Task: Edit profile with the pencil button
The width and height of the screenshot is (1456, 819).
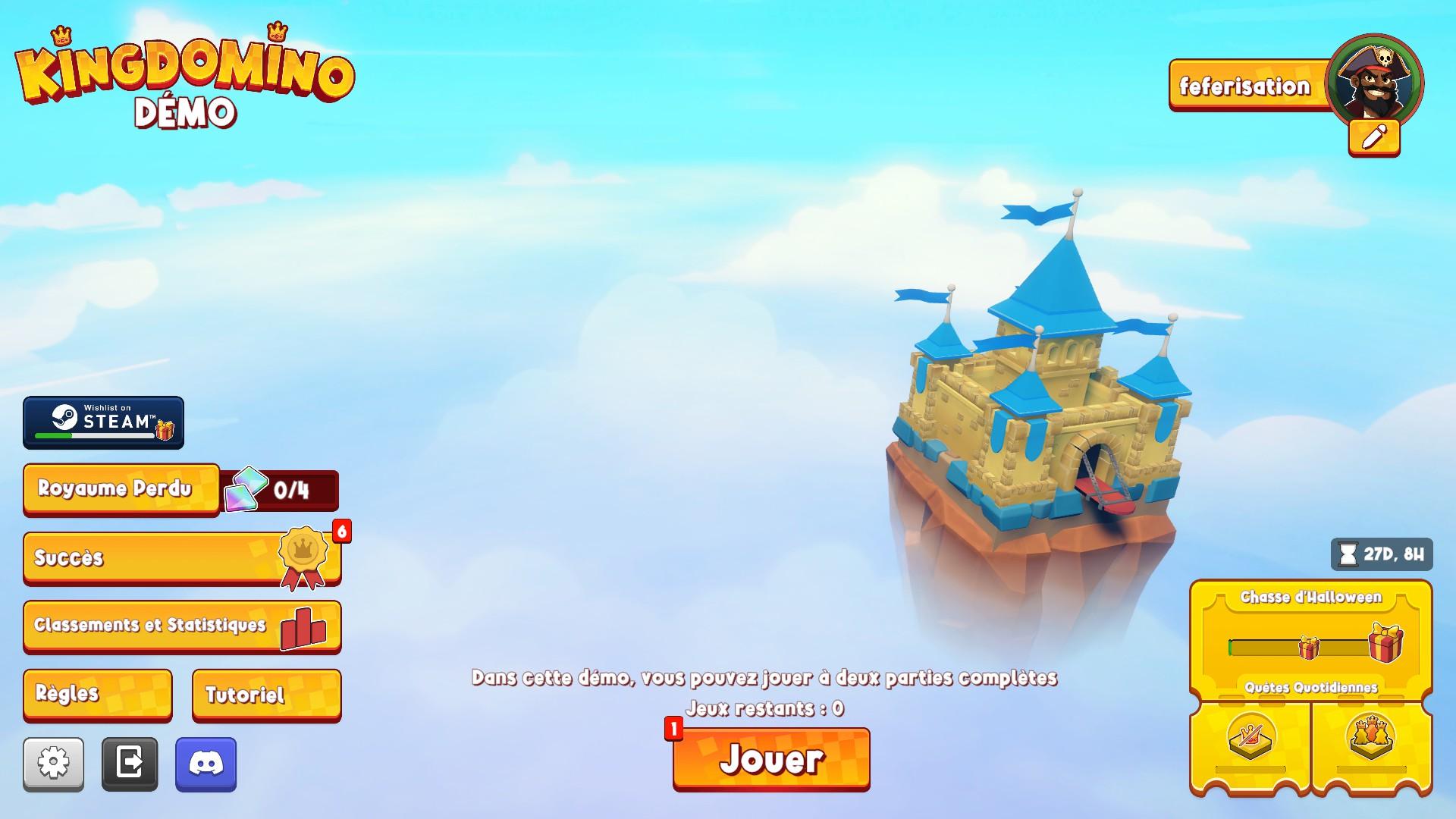Action: [1374, 138]
